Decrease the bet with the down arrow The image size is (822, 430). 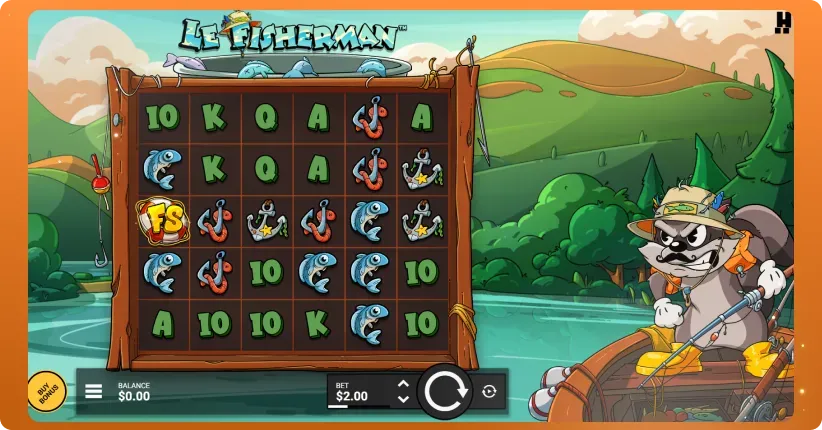click(x=403, y=399)
